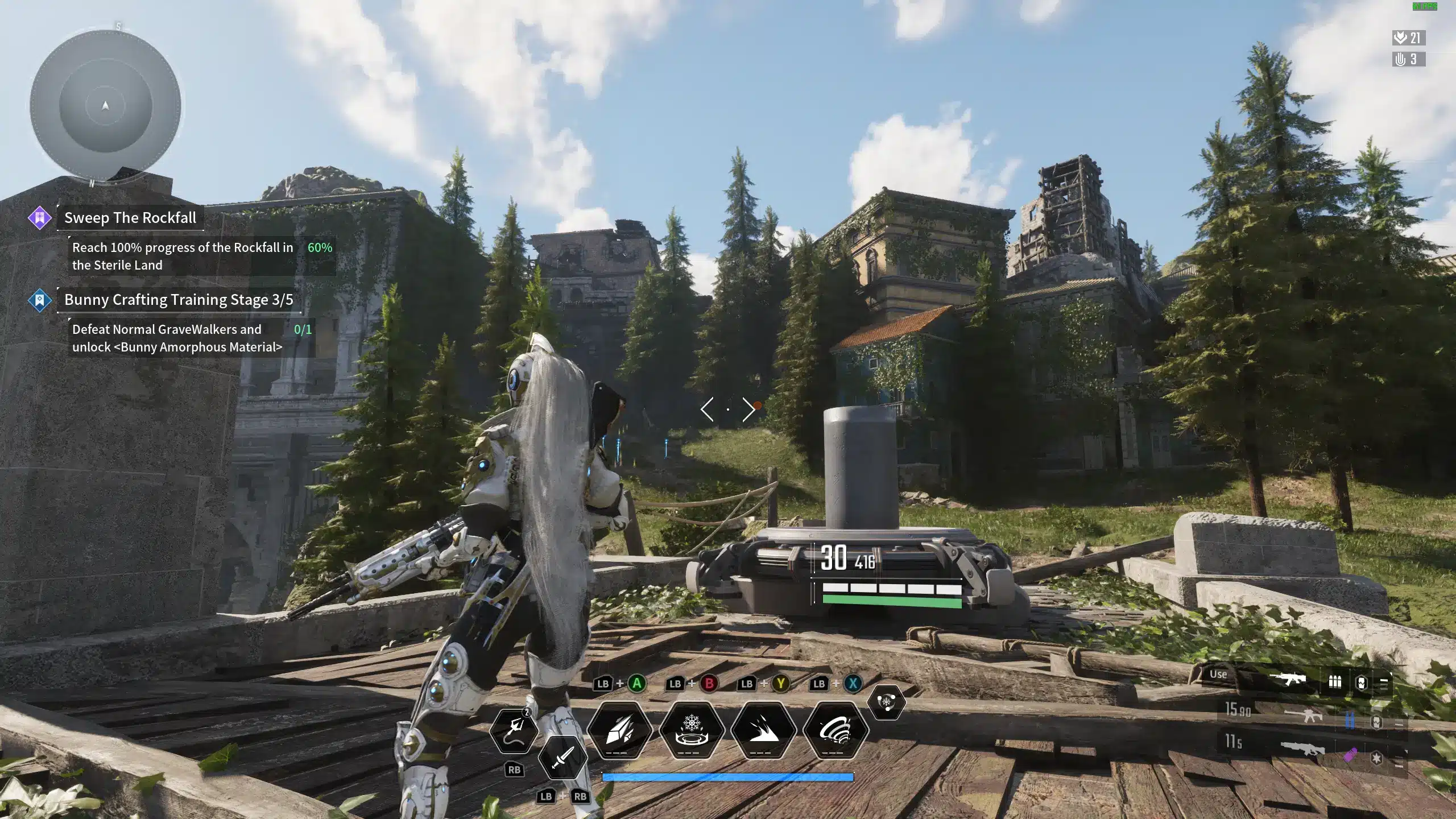Trigger the ice spike eruption skill
This screenshot has height=819, width=1456.
coord(763,730)
